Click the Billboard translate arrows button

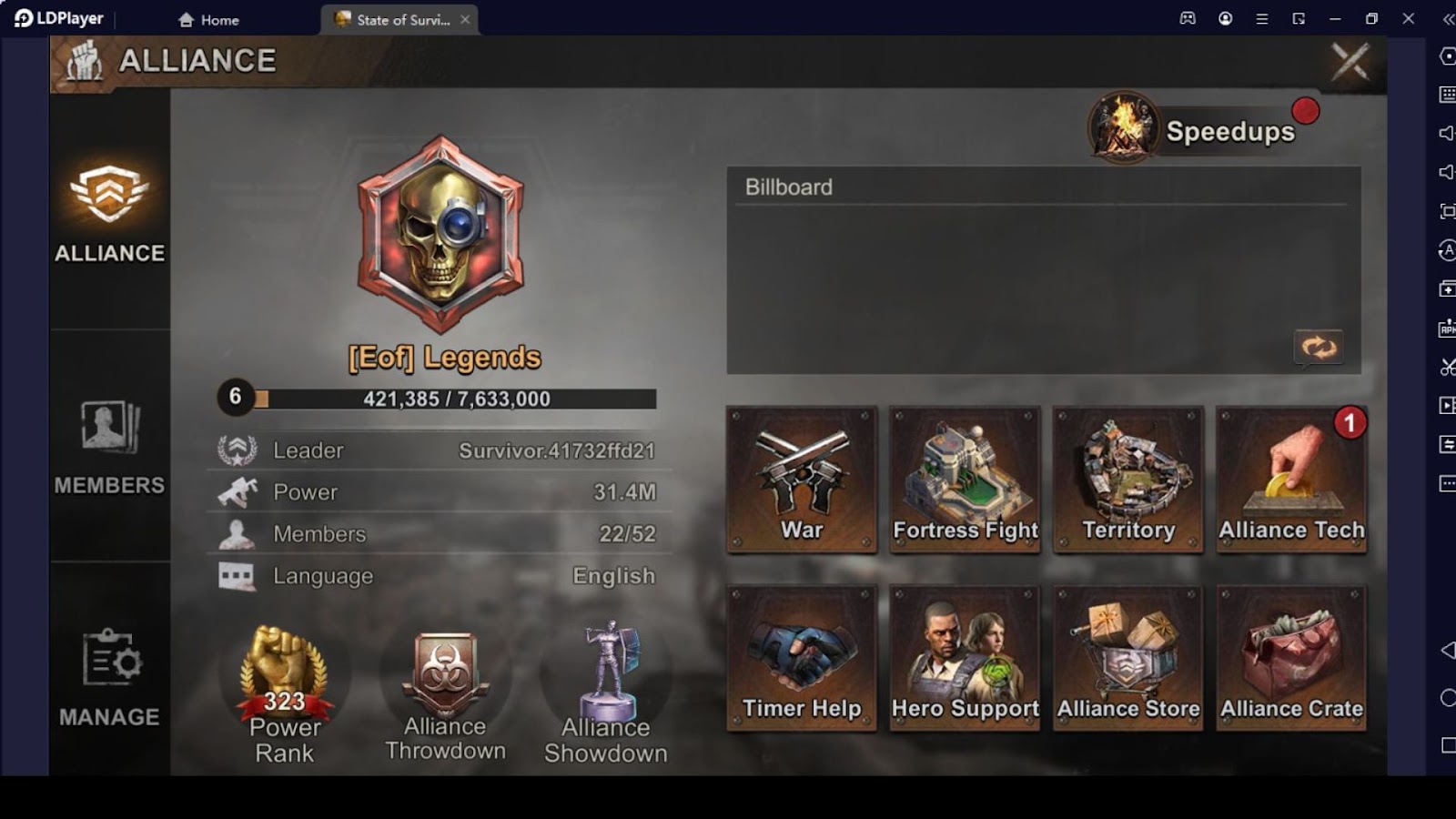[1319, 347]
